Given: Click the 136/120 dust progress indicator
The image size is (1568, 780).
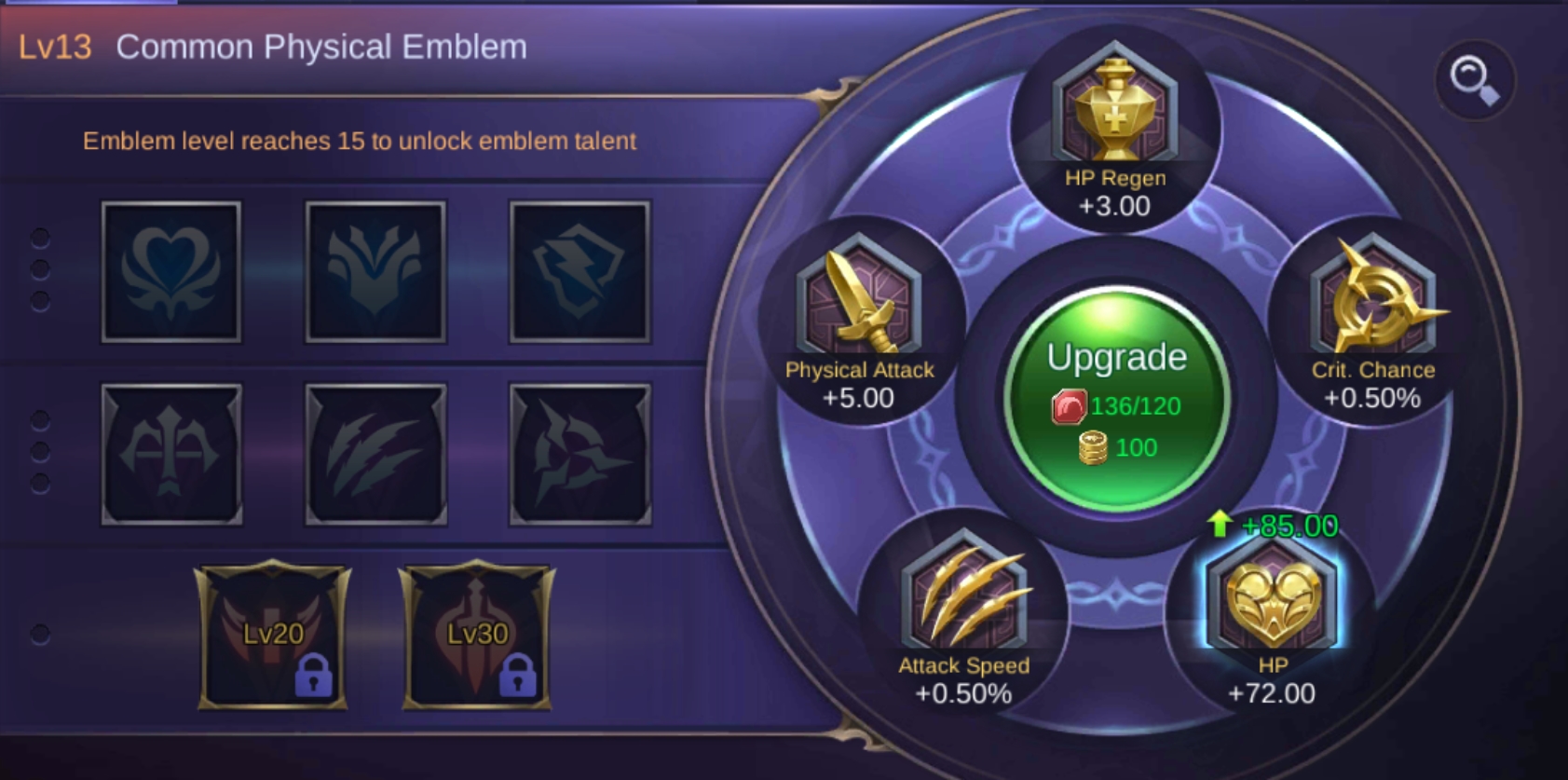Looking at the screenshot, I should click(x=1117, y=406).
